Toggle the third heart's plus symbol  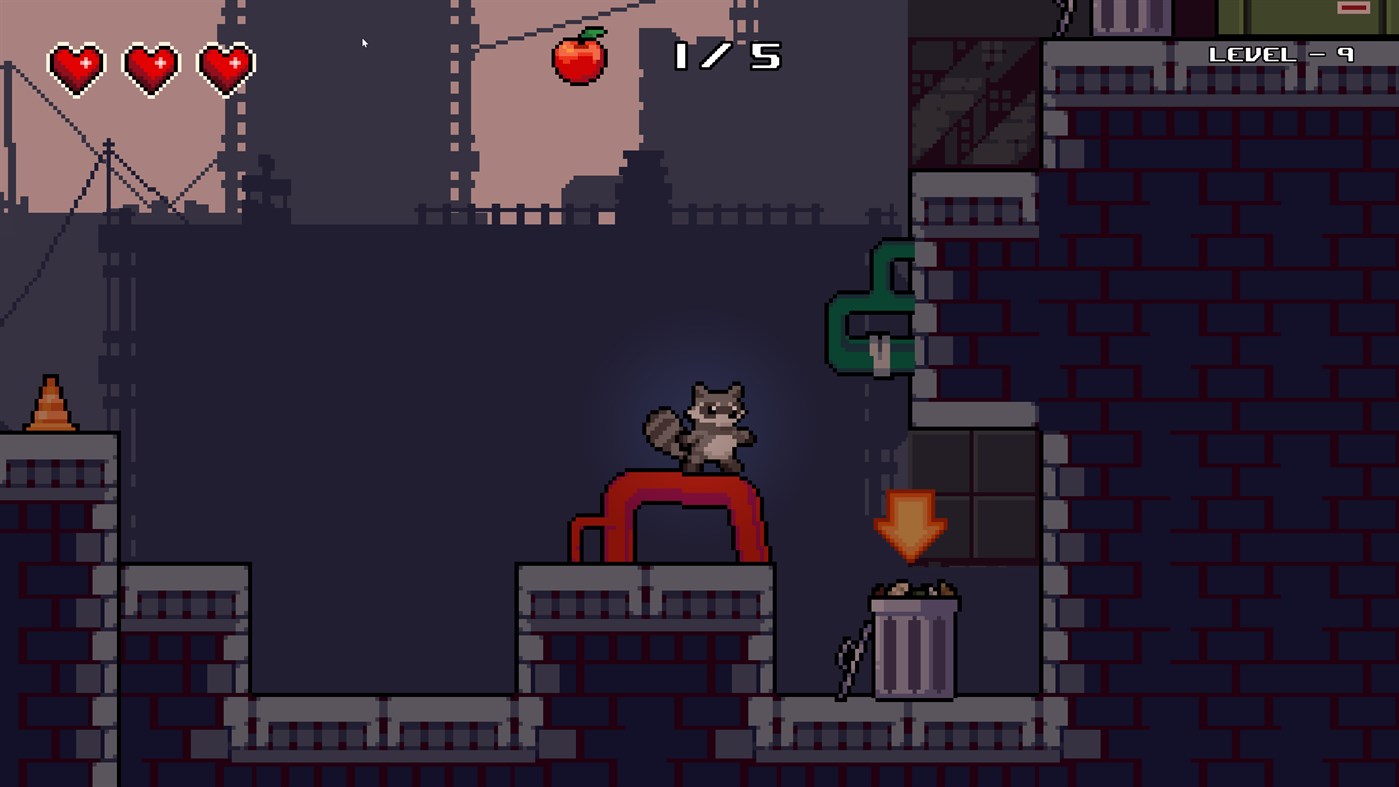234,62
